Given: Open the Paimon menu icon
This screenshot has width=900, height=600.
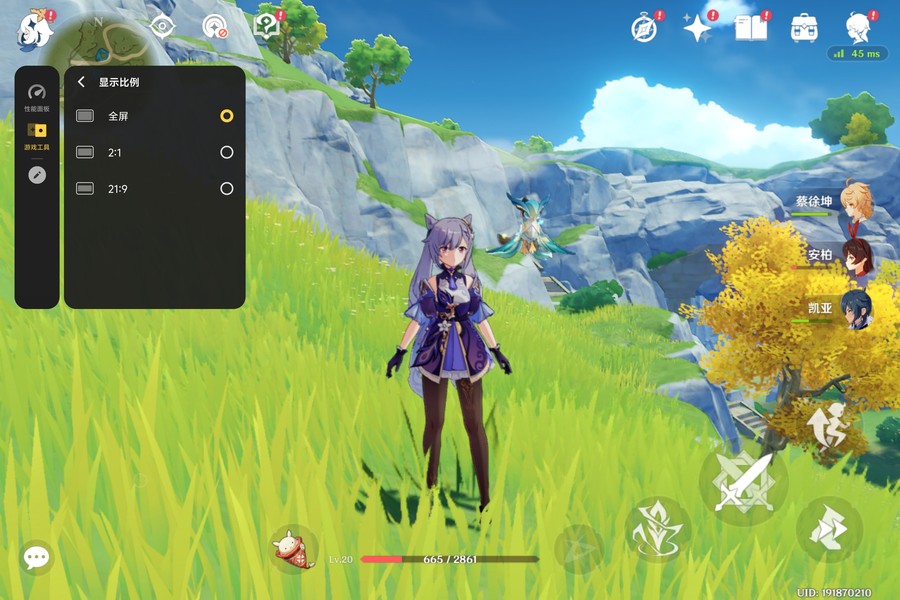Looking at the screenshot, I should point(33,30).
